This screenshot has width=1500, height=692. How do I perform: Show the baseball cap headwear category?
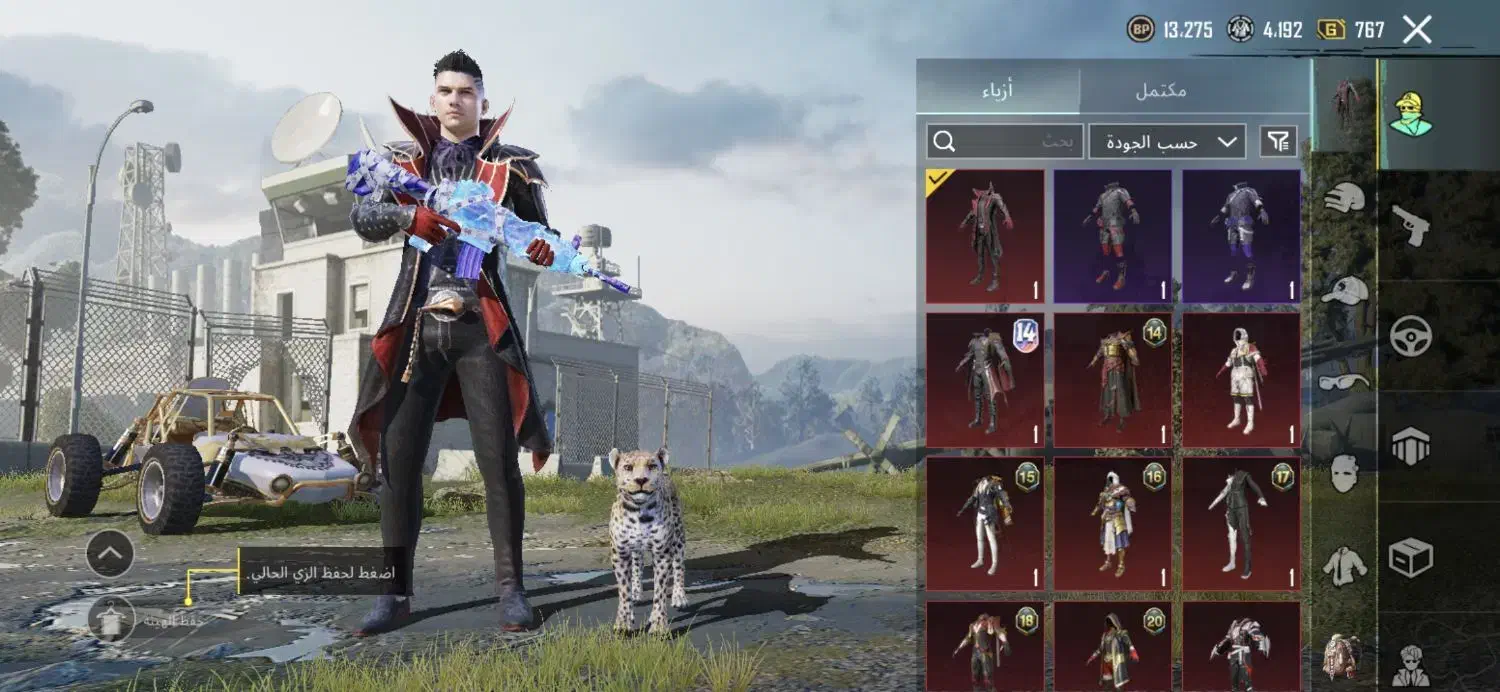(1344, 291)
